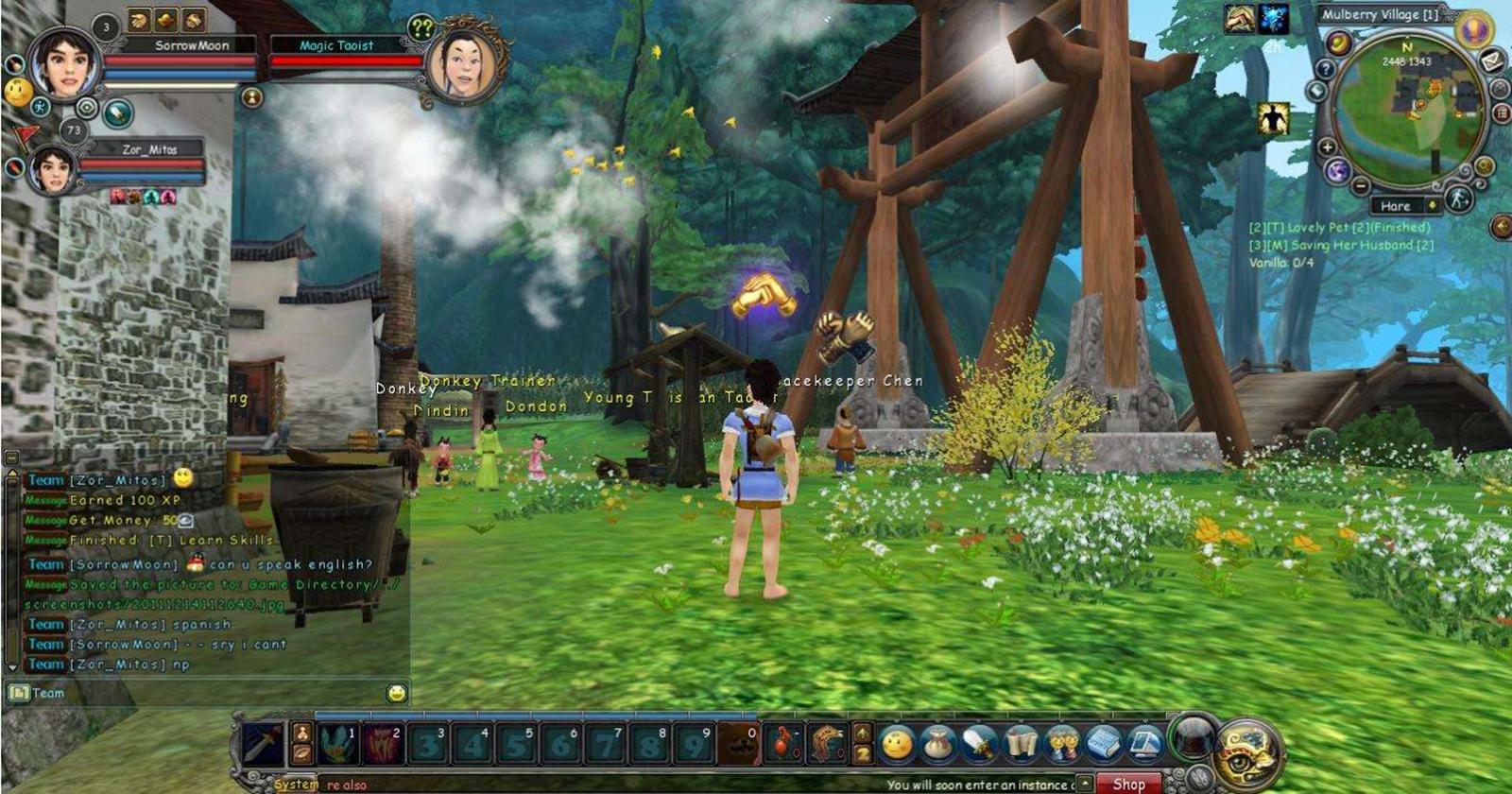Zoom out the minimap with minus button
Viewport: 1512px width, 794px height.
point(1361,185)
